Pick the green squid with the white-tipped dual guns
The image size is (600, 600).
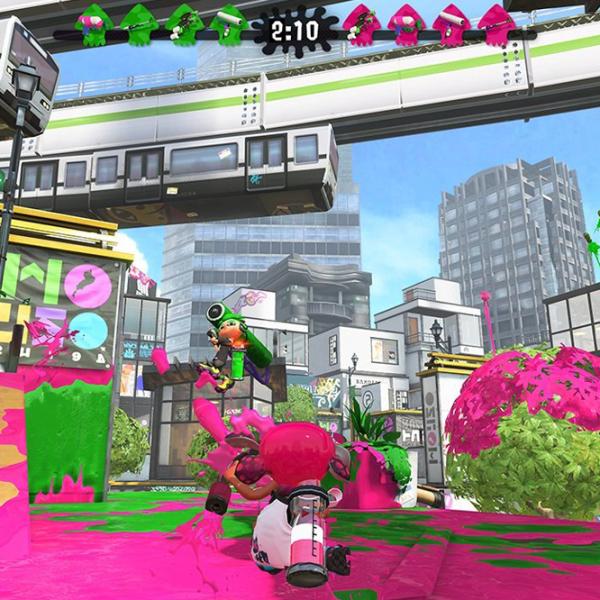tap(185, 24)
